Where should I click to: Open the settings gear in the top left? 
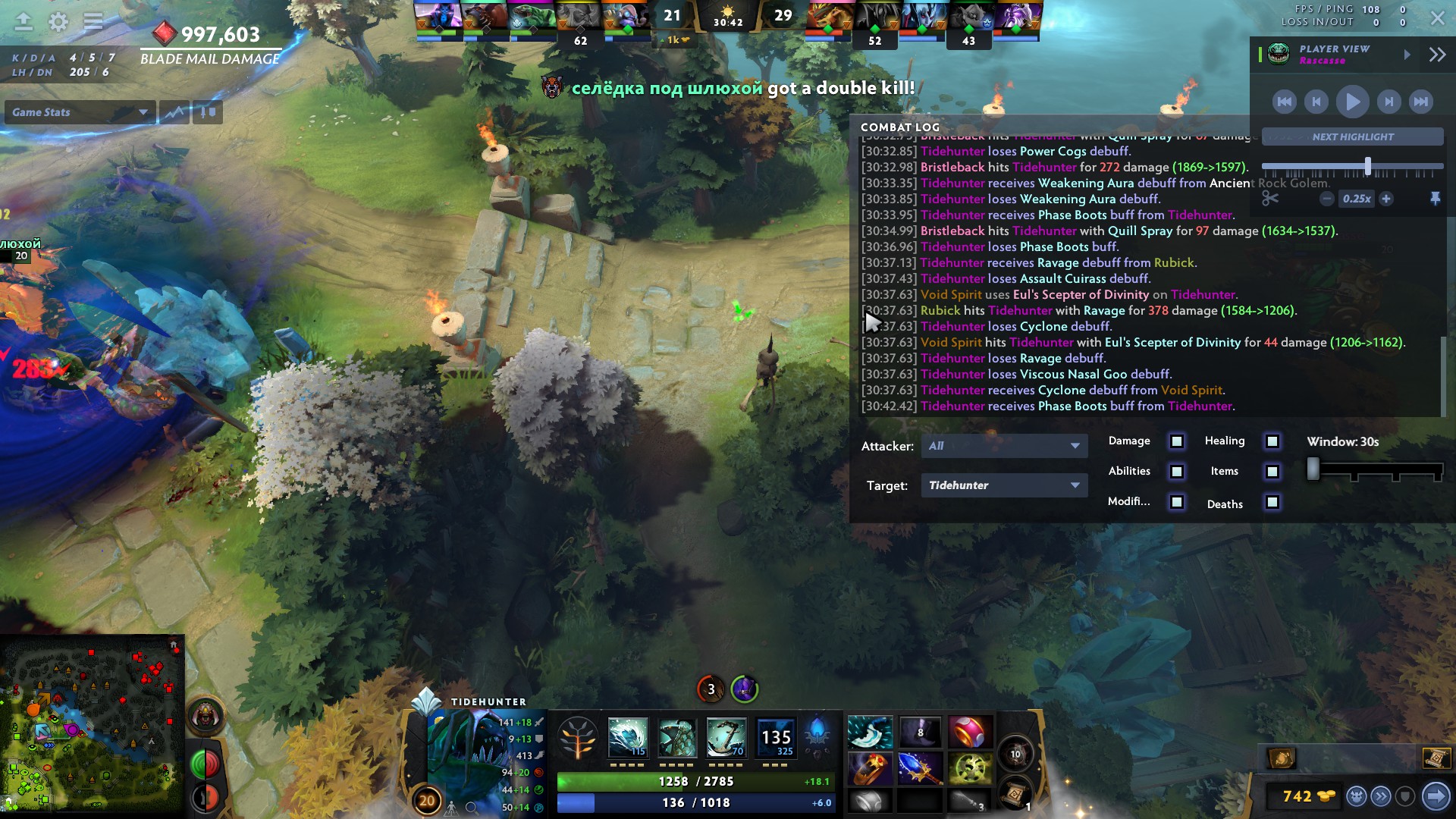pyautogui.click(x=57, y=22)
